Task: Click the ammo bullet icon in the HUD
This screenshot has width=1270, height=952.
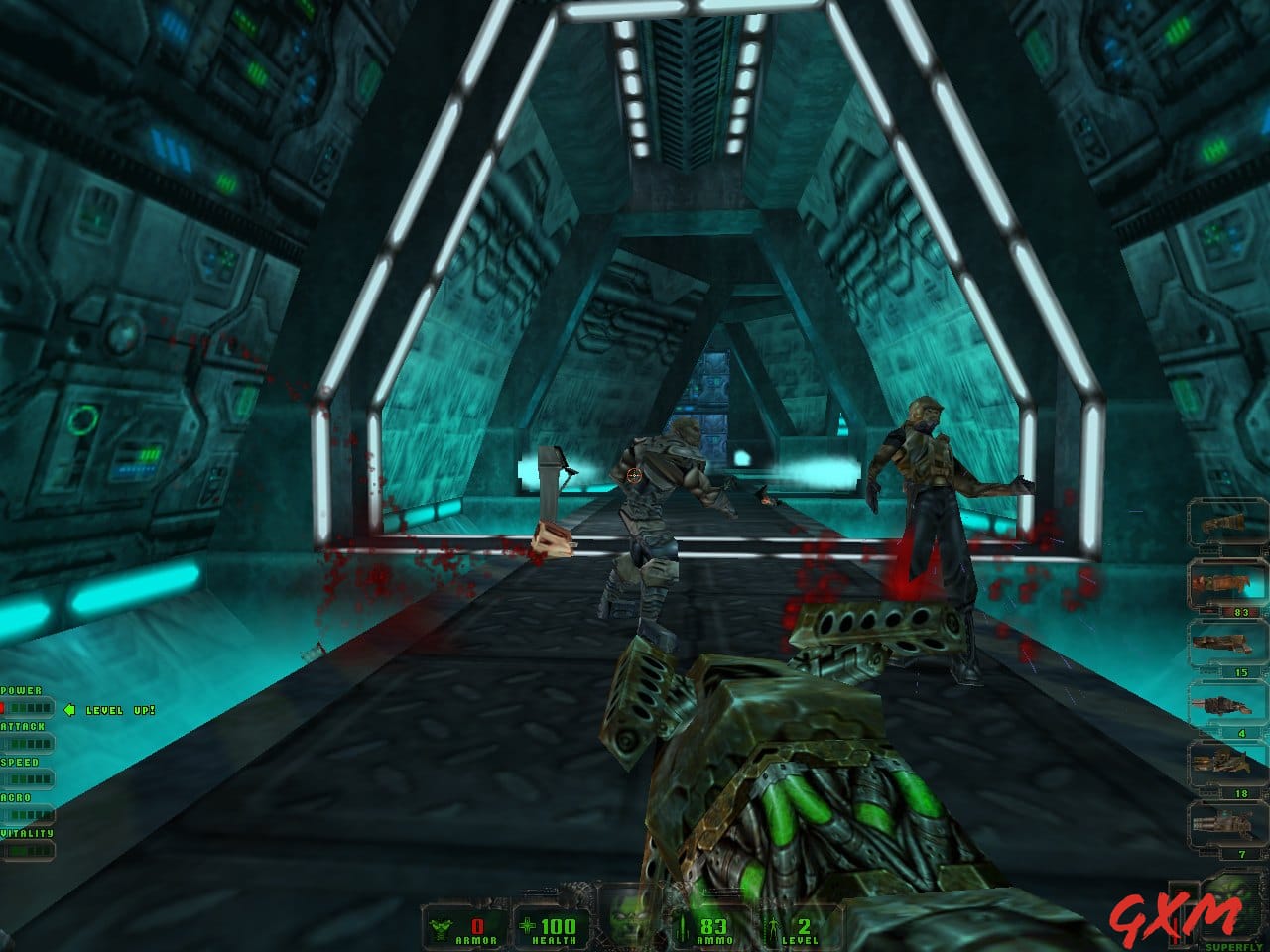Action: tap(682, 928)
